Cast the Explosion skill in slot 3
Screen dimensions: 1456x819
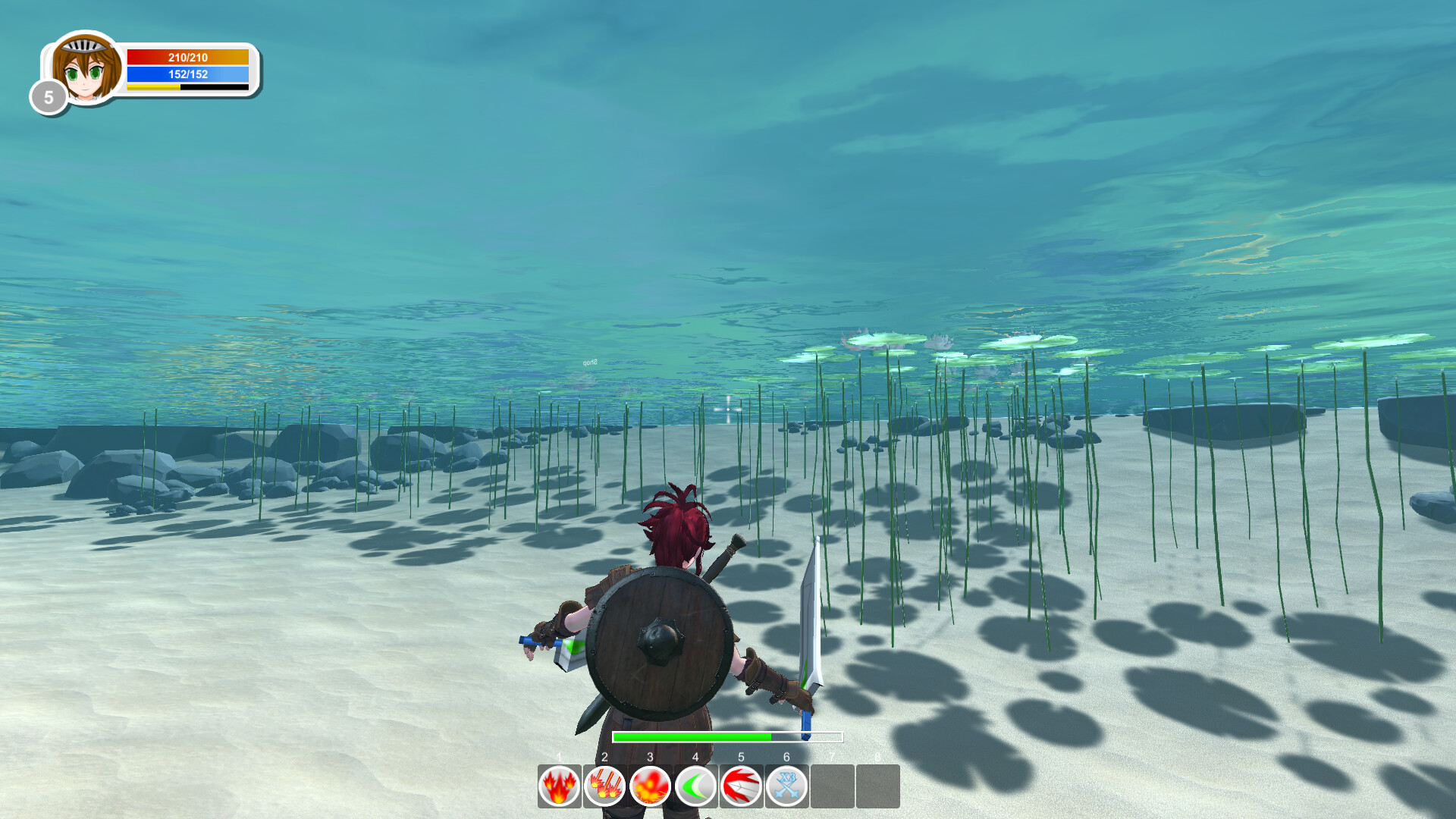[650, 786]
